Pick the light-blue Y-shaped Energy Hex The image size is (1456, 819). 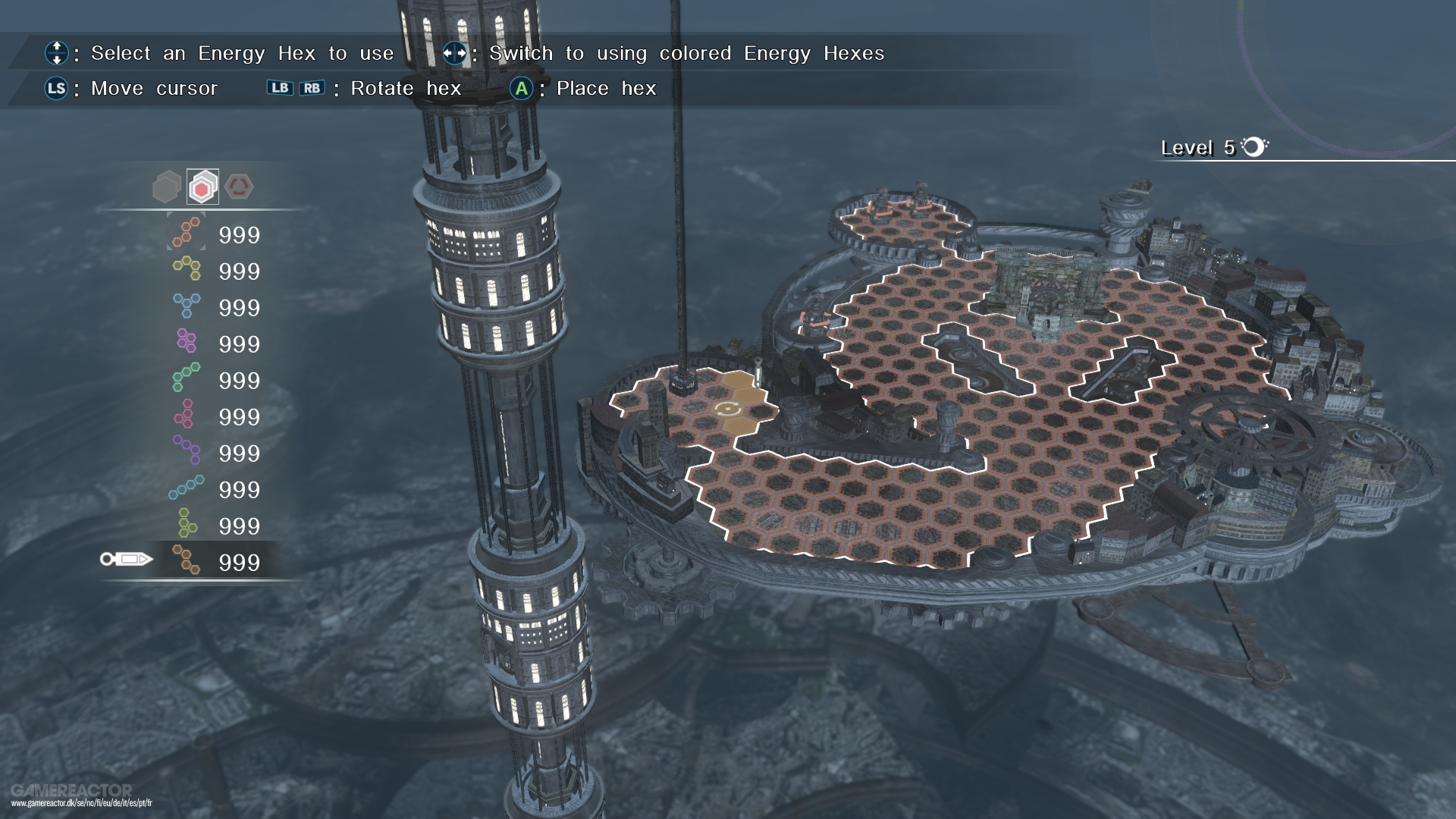(x=187, y=306)
